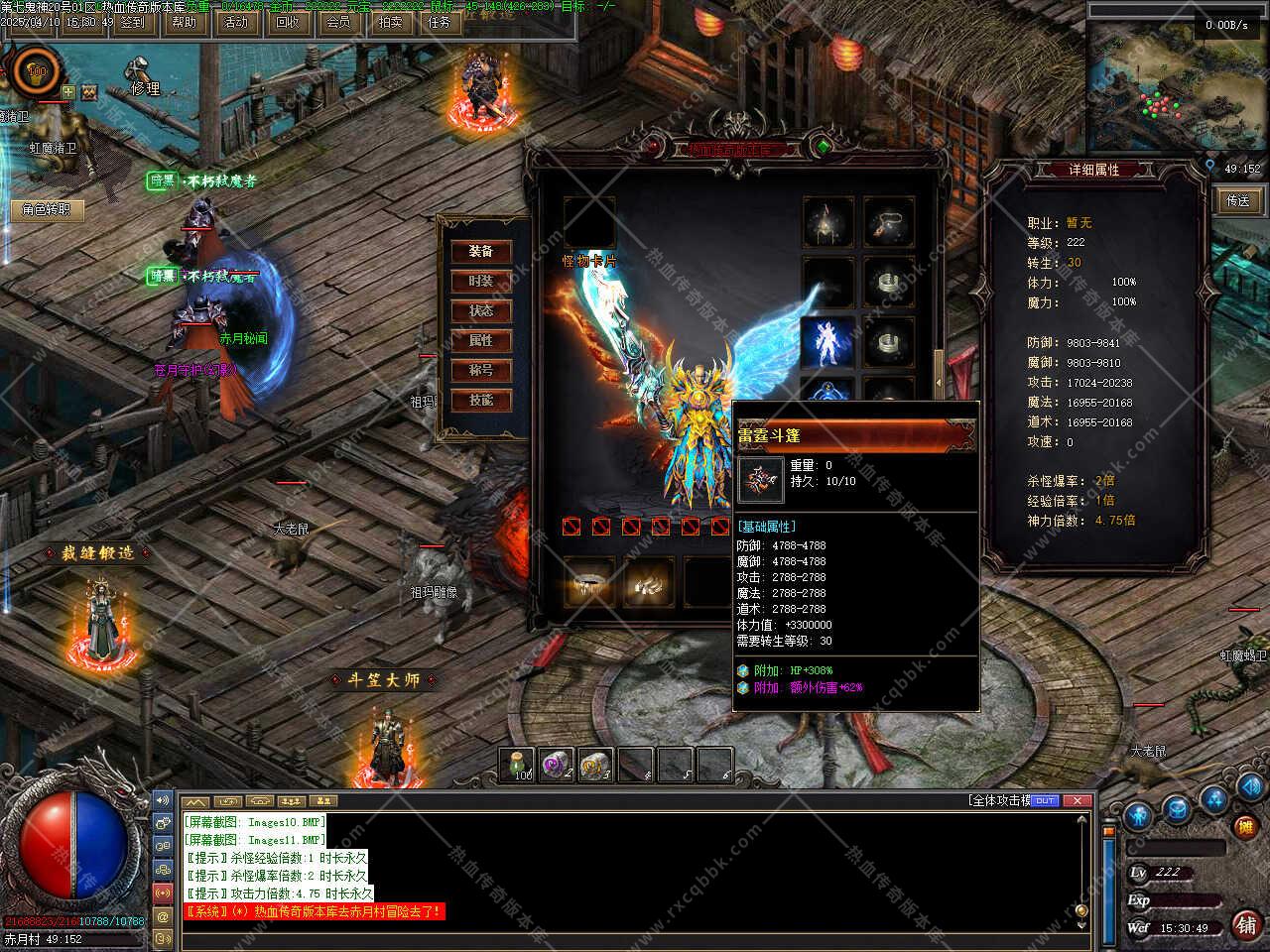The height and width of the screenshot is (952, 1270).
Task: Switch to the 状态 status tab
Action: 481,311
